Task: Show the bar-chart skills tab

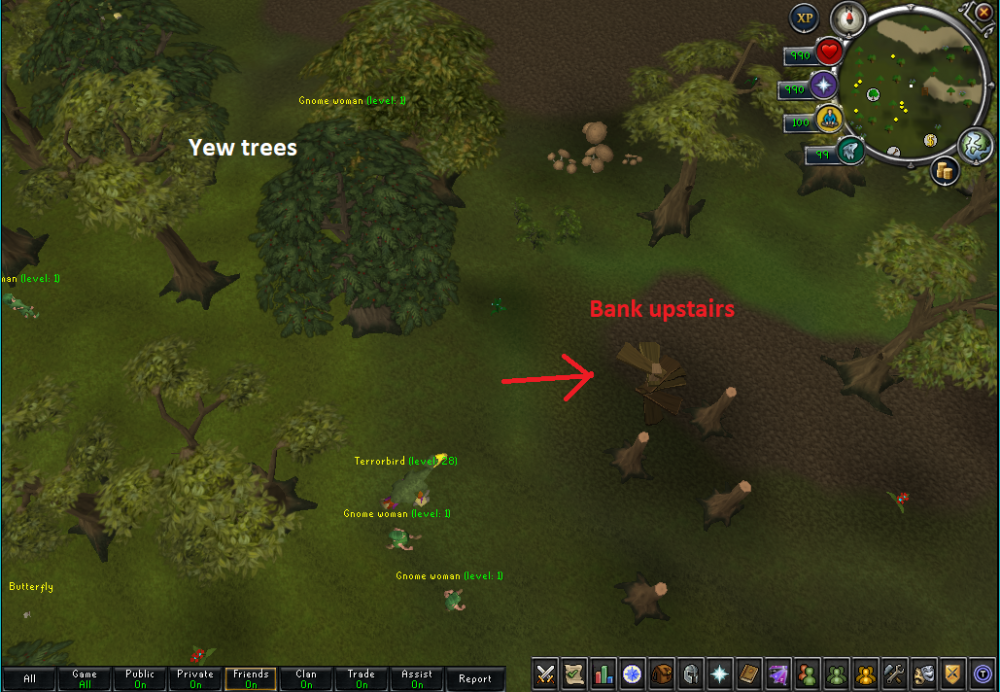Action: (x=603, y=675)
